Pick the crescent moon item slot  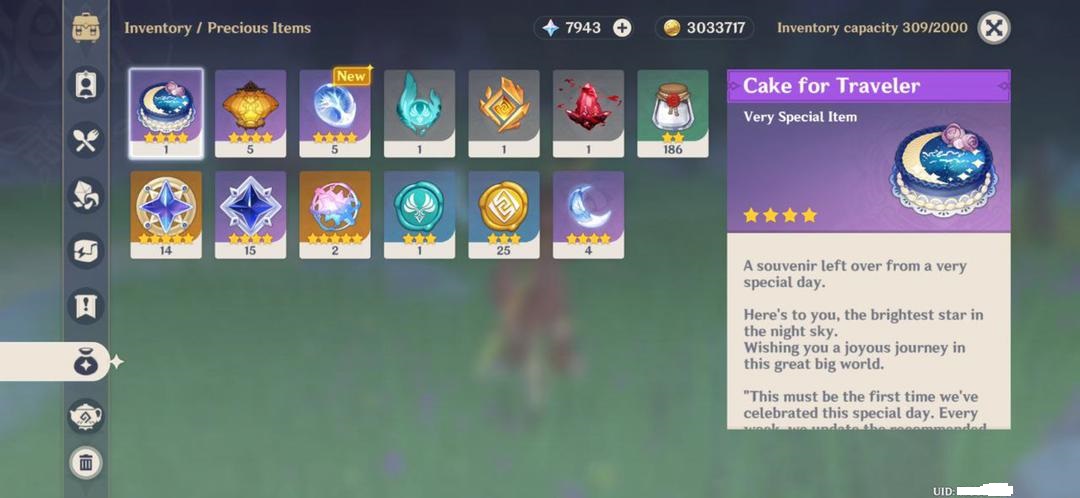coord(588,214)
